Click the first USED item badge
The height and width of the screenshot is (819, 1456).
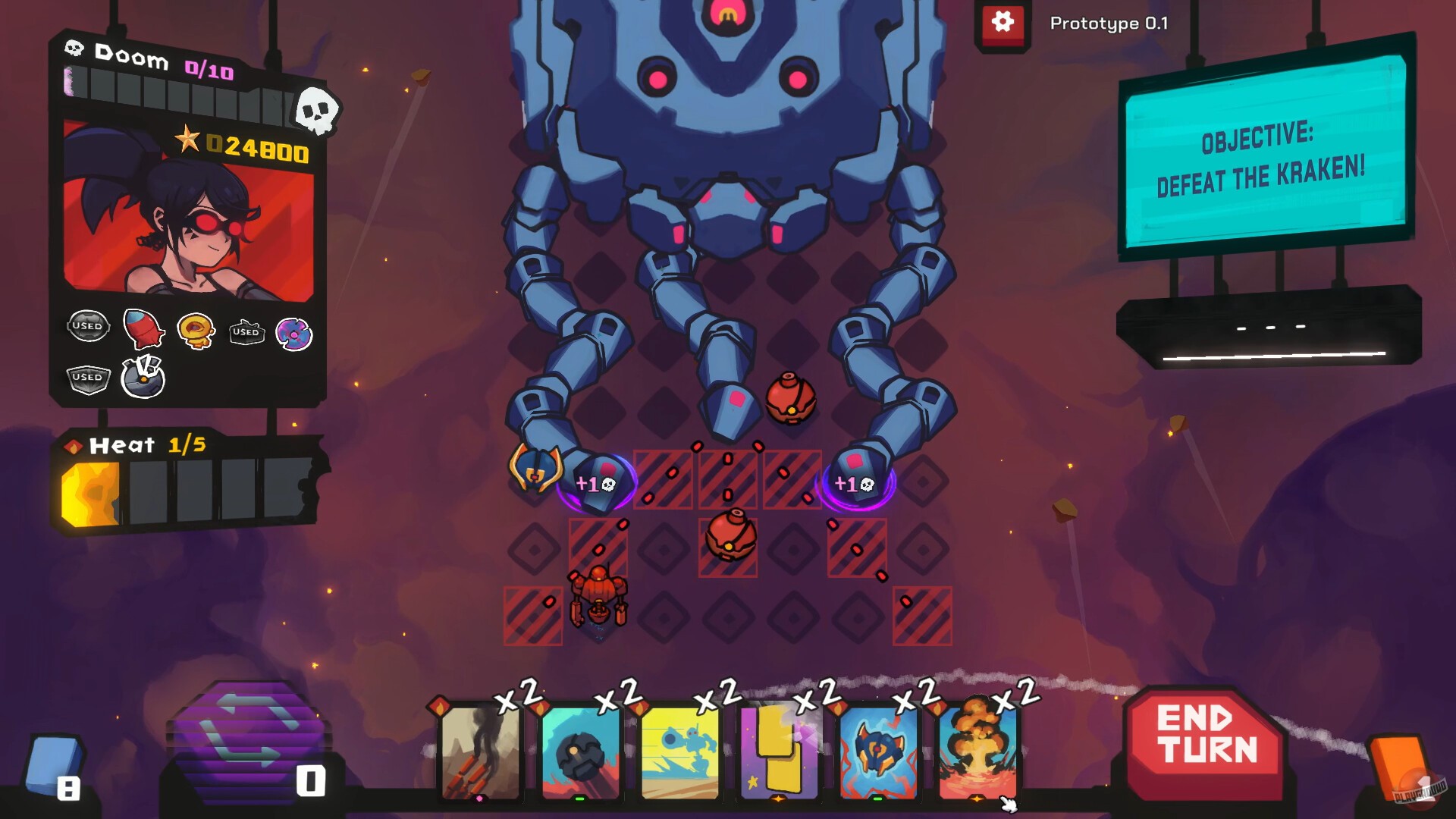88,326
